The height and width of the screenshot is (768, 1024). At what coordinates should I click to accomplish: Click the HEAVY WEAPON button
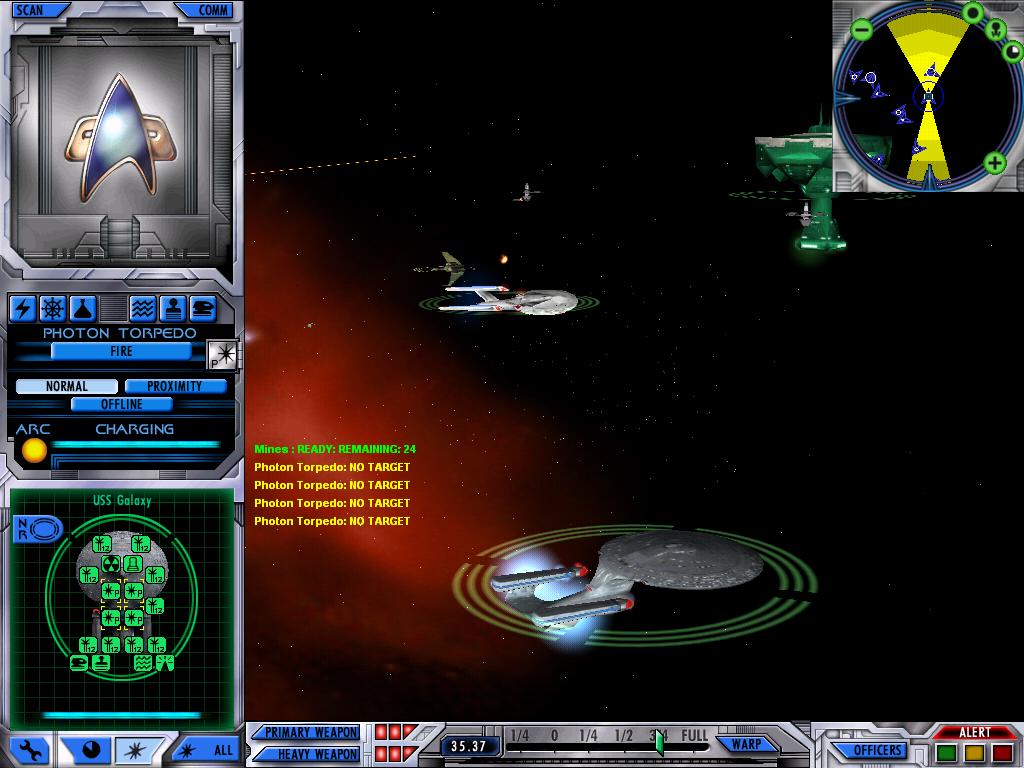pos(311,753)
